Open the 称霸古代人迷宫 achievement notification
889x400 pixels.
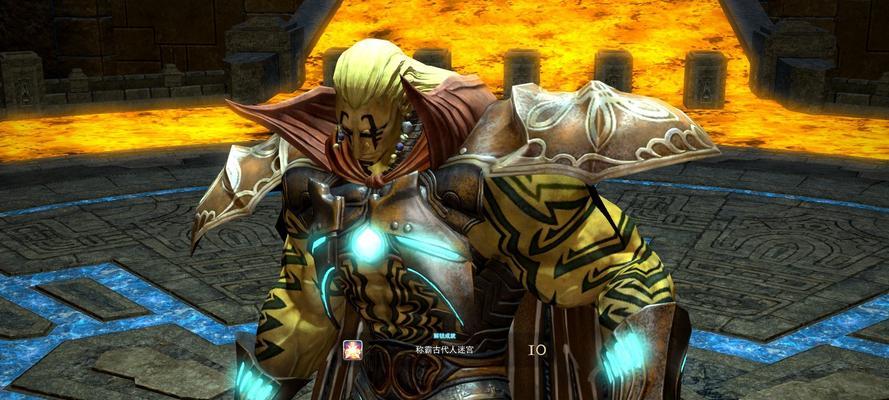[446, 351]
